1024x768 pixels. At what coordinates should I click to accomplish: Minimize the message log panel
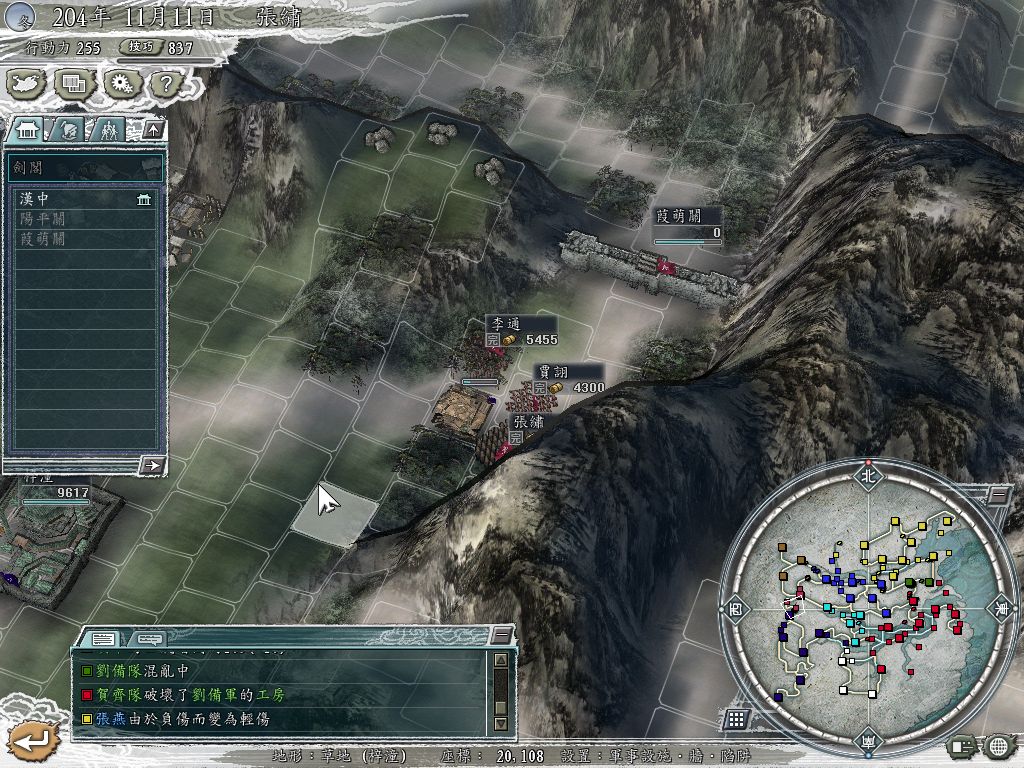pos(500,635)
